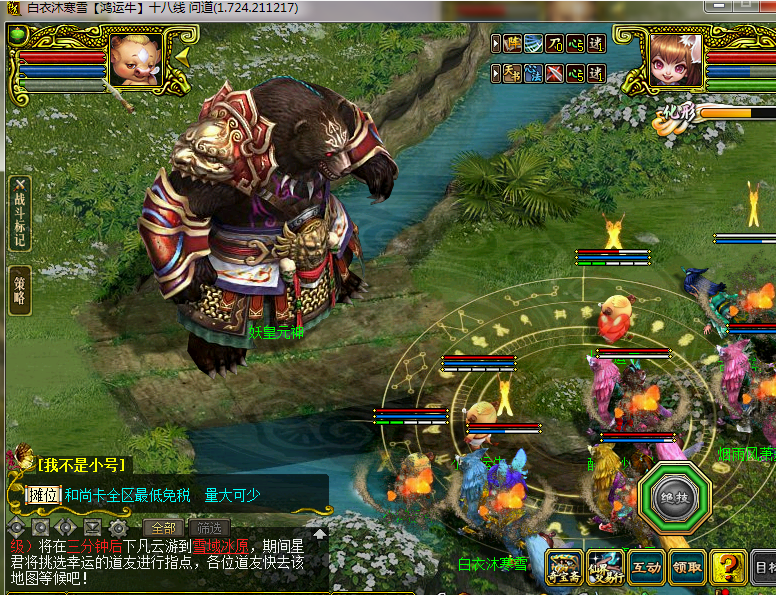Click the green apple icon beside pet bars

[17, 36]
